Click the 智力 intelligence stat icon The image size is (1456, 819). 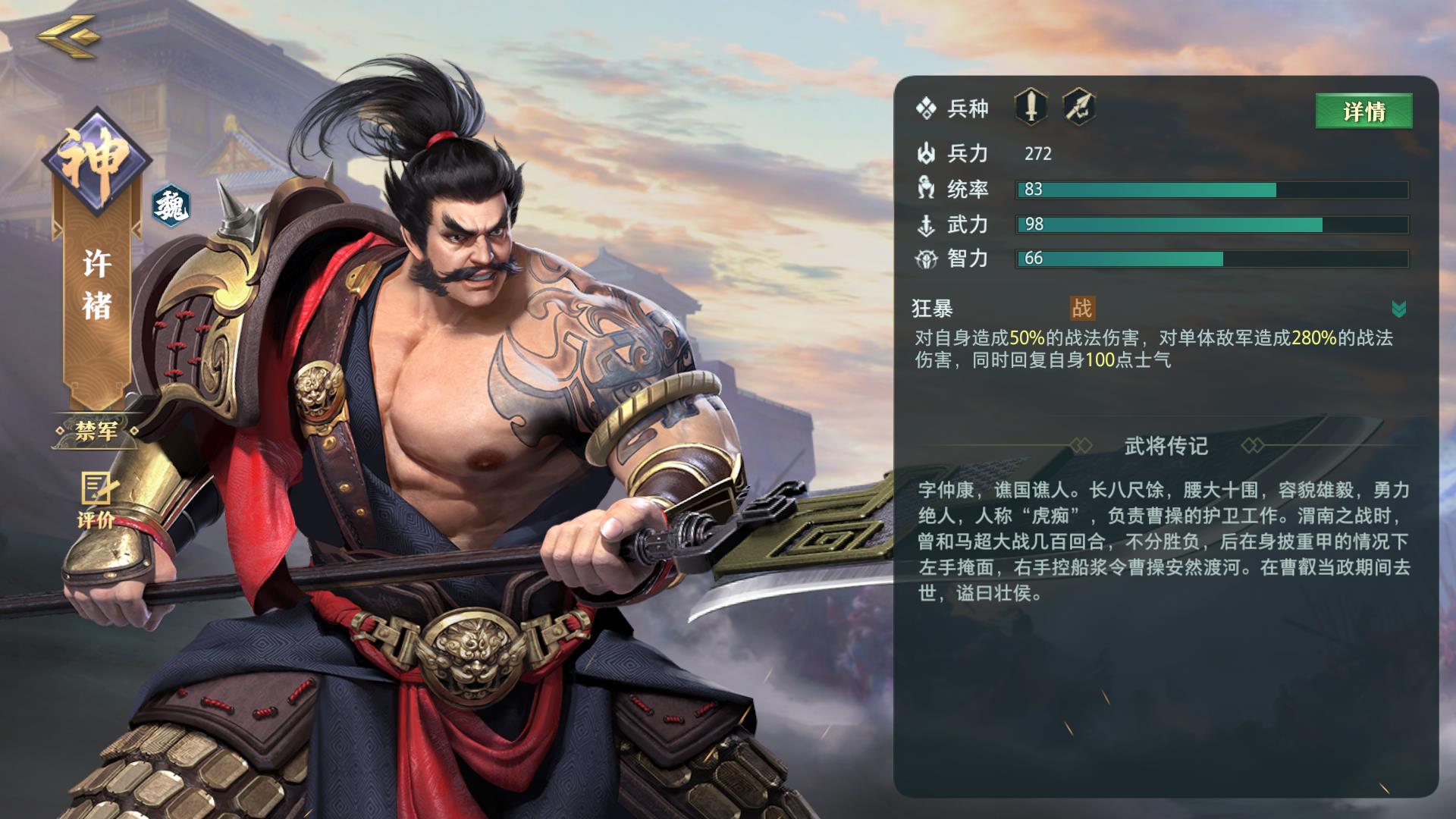click(x=927, y=259)
